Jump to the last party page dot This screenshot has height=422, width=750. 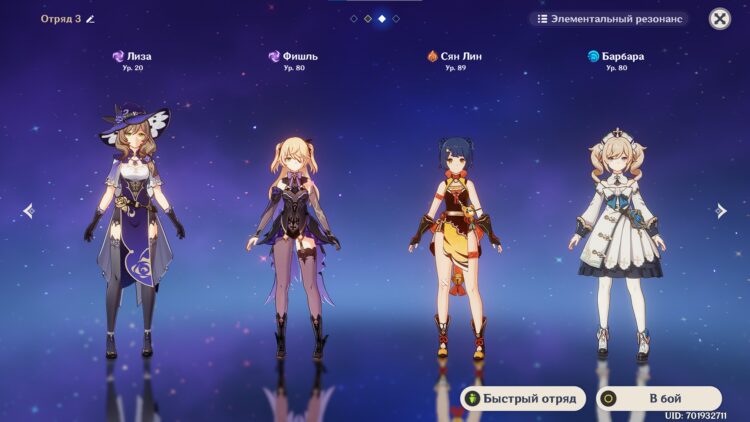coord(396,19)
